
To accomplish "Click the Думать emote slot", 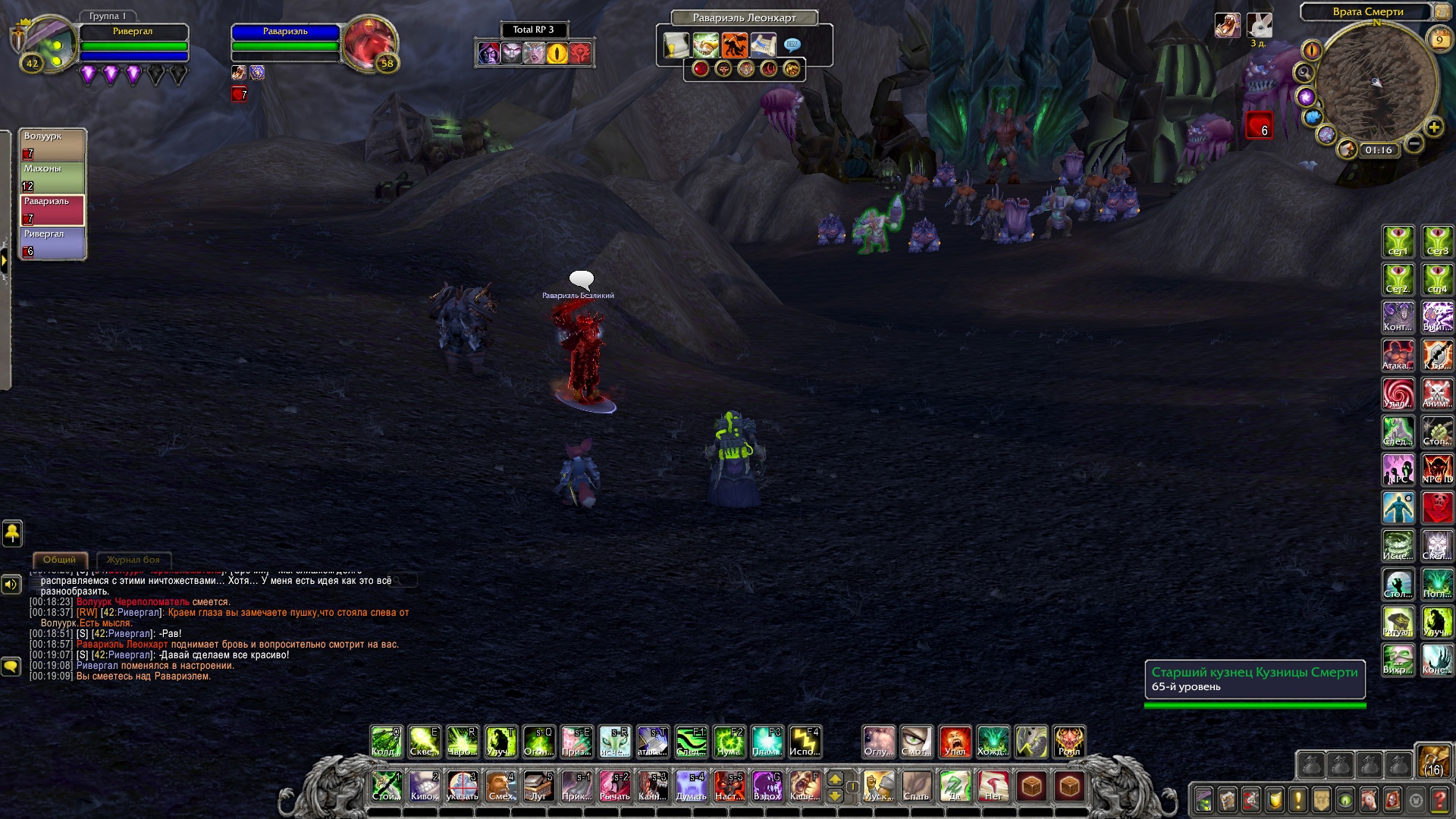I will click(691, 786).
